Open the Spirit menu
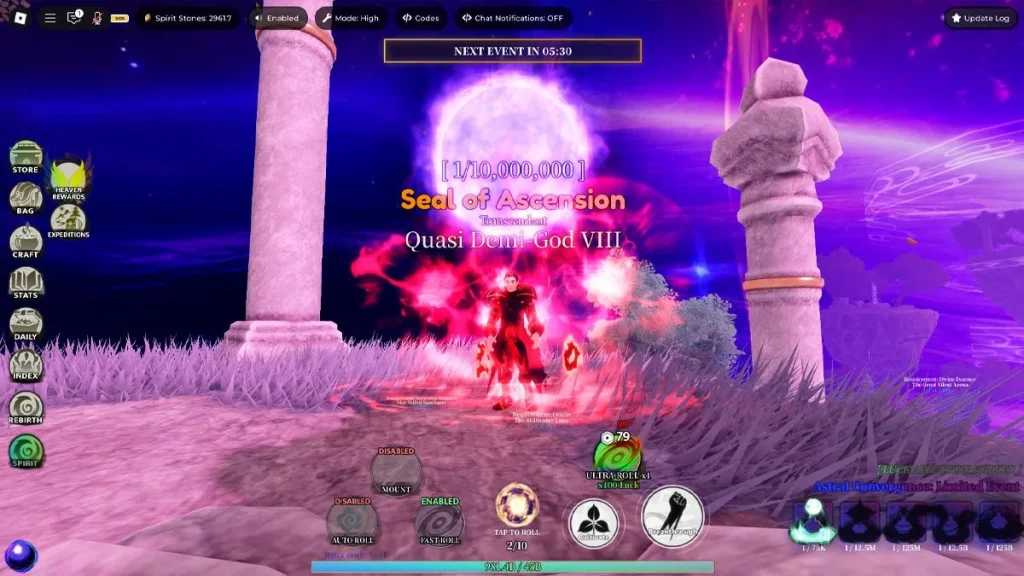Image resolution: width=1024 pixels, height=576 pixels. (x=25, y=450)
